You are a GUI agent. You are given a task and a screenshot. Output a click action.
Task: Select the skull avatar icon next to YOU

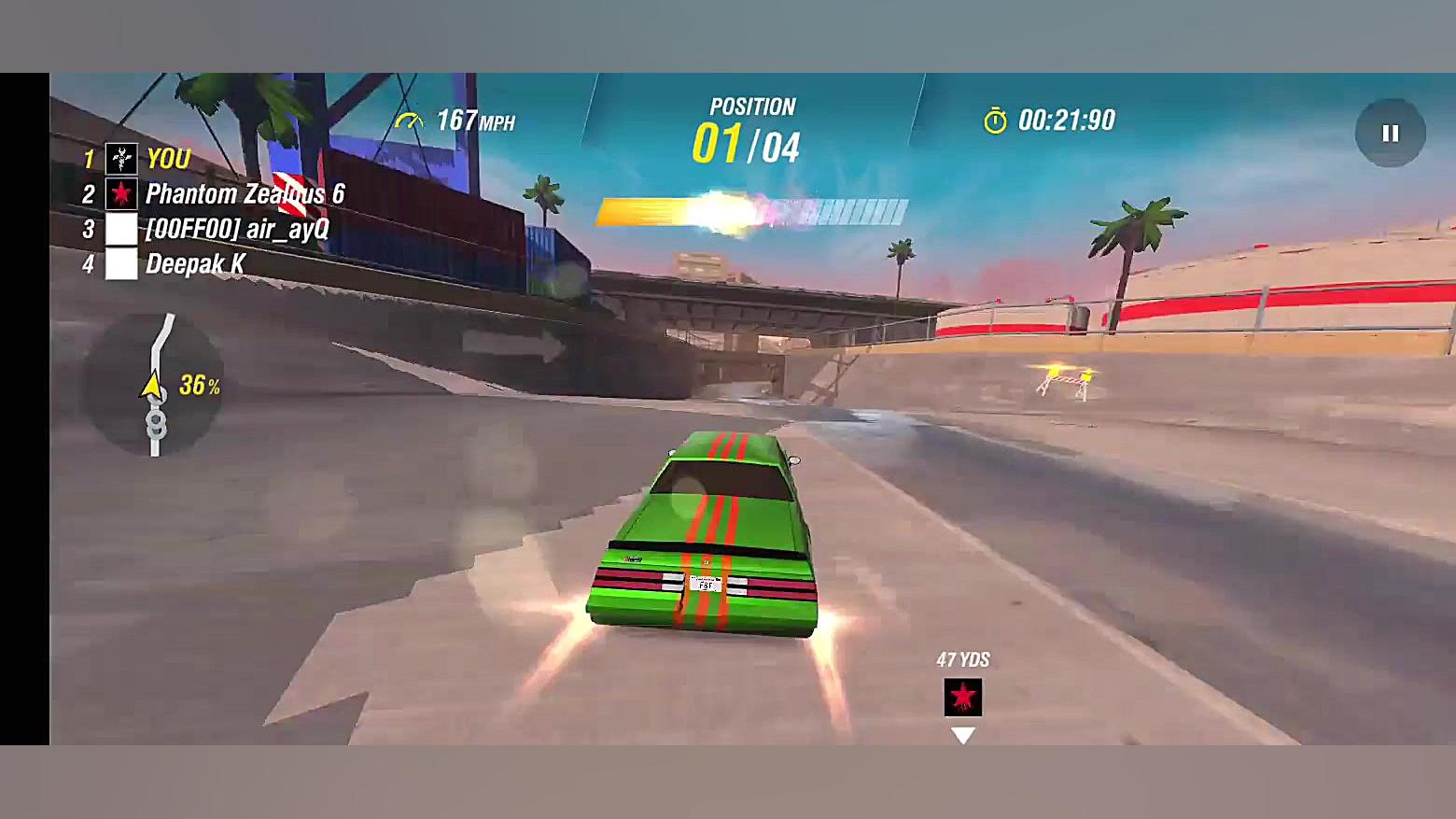tap(119, 159)
